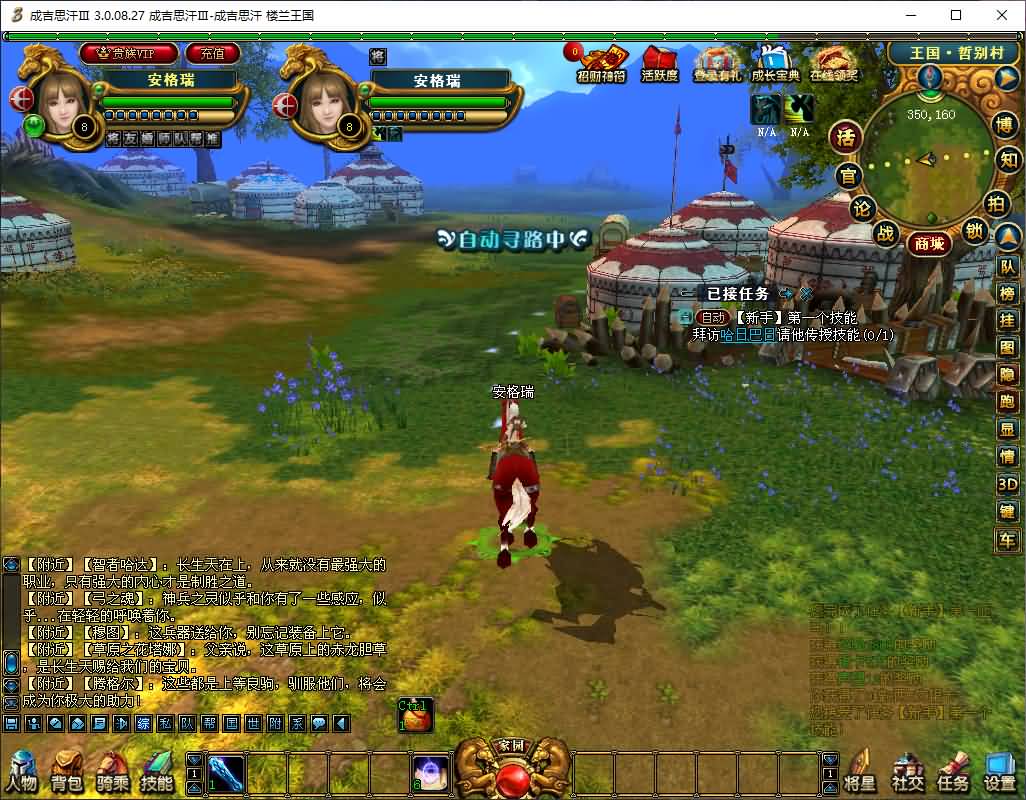Claim 在线领奖 online reward
1026x800 pixels.
834,63
